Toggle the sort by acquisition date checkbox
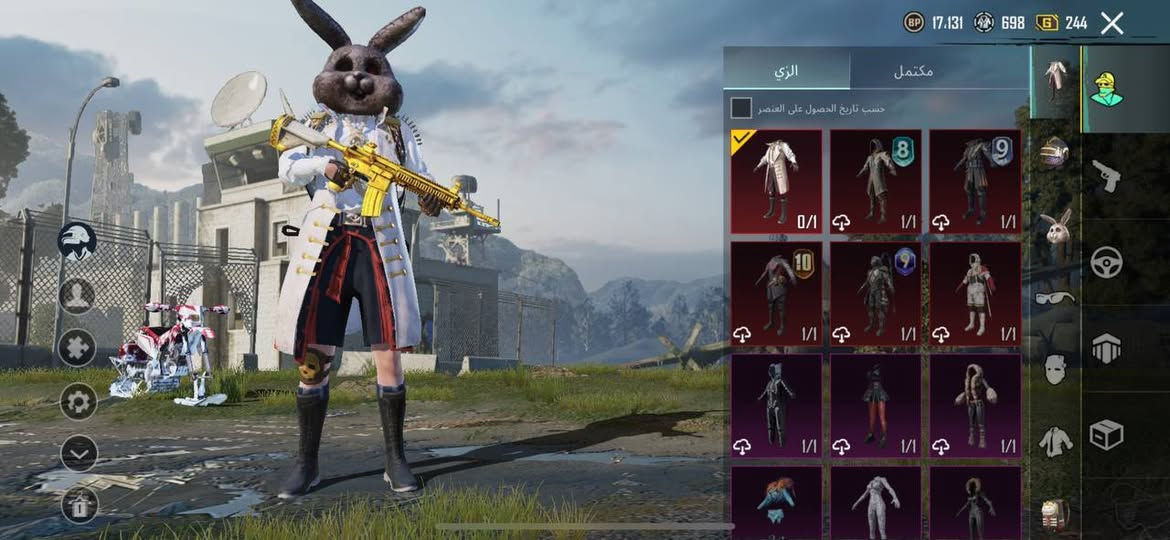 click(741, 108)
